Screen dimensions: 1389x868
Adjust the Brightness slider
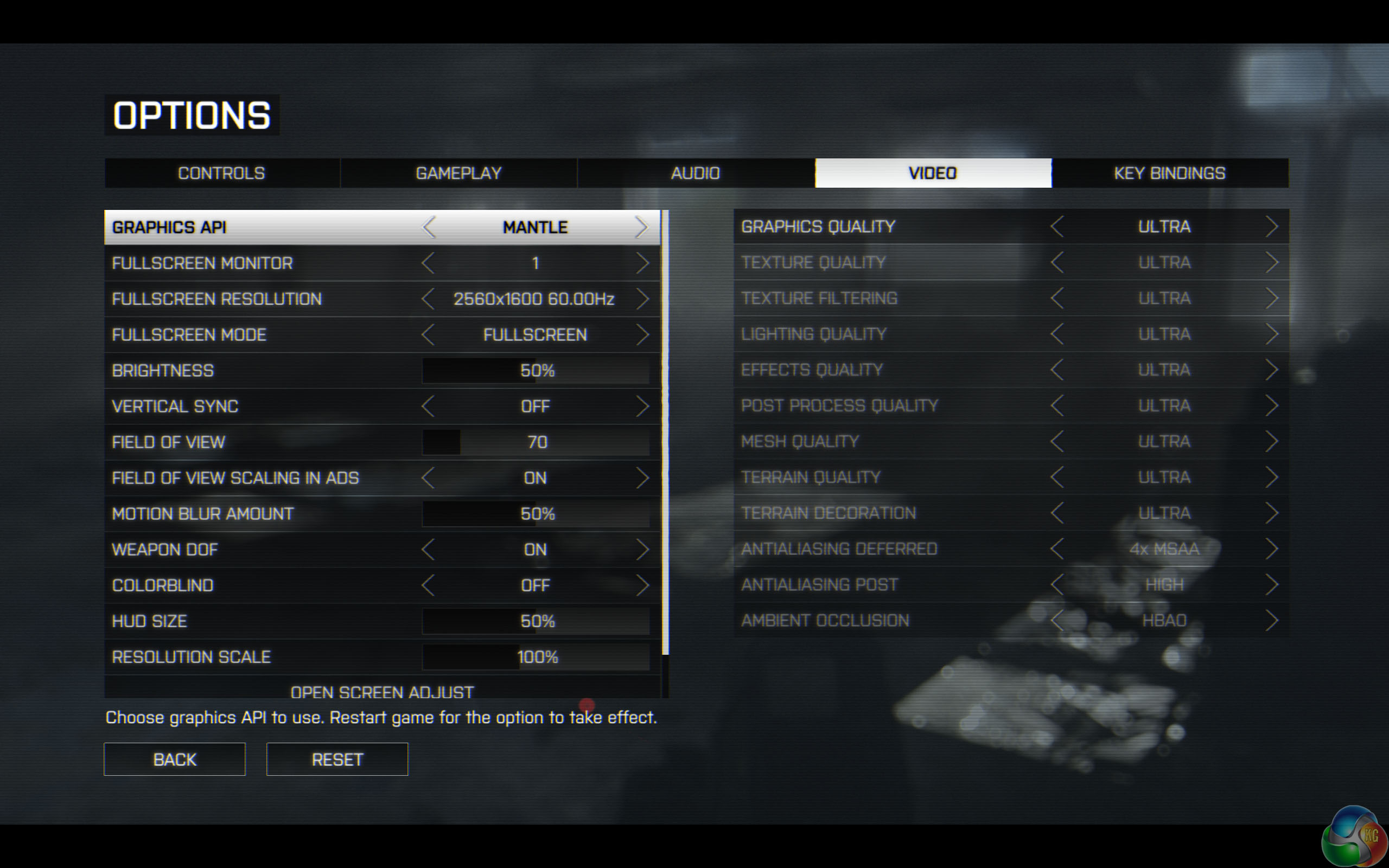(x=536, y=371)
